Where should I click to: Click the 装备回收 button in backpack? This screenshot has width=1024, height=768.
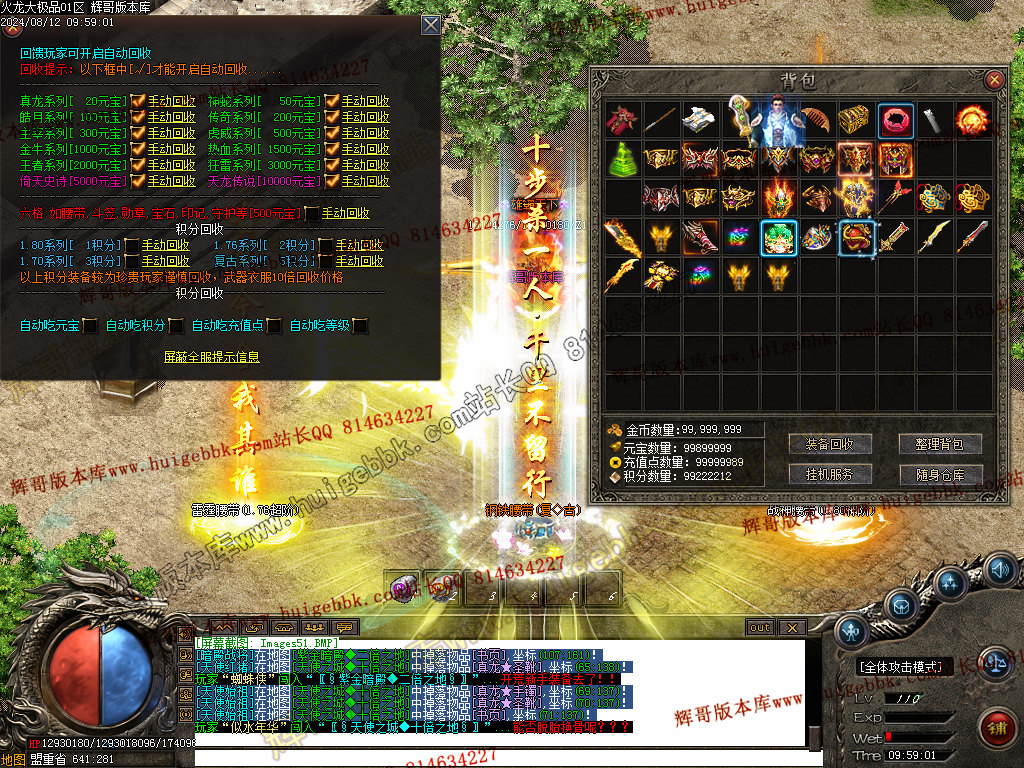tap(829, 444)
